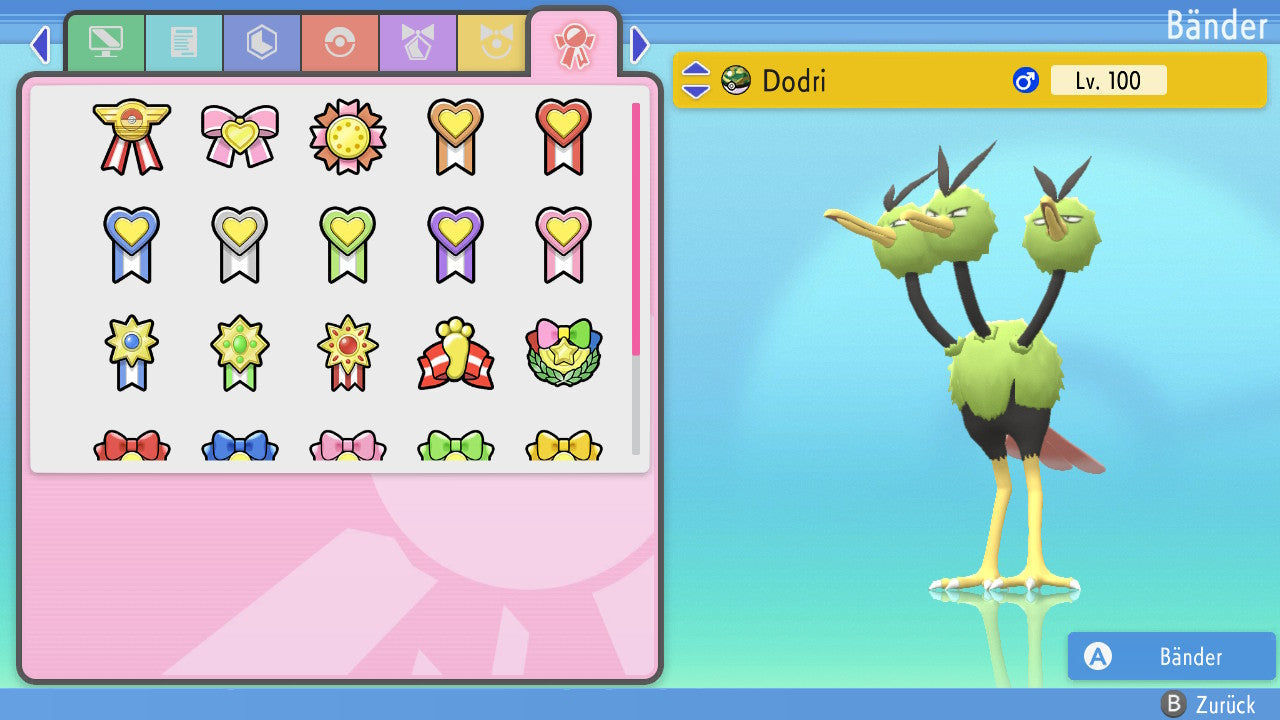Go to previous page with left arrow

point(40,44)
